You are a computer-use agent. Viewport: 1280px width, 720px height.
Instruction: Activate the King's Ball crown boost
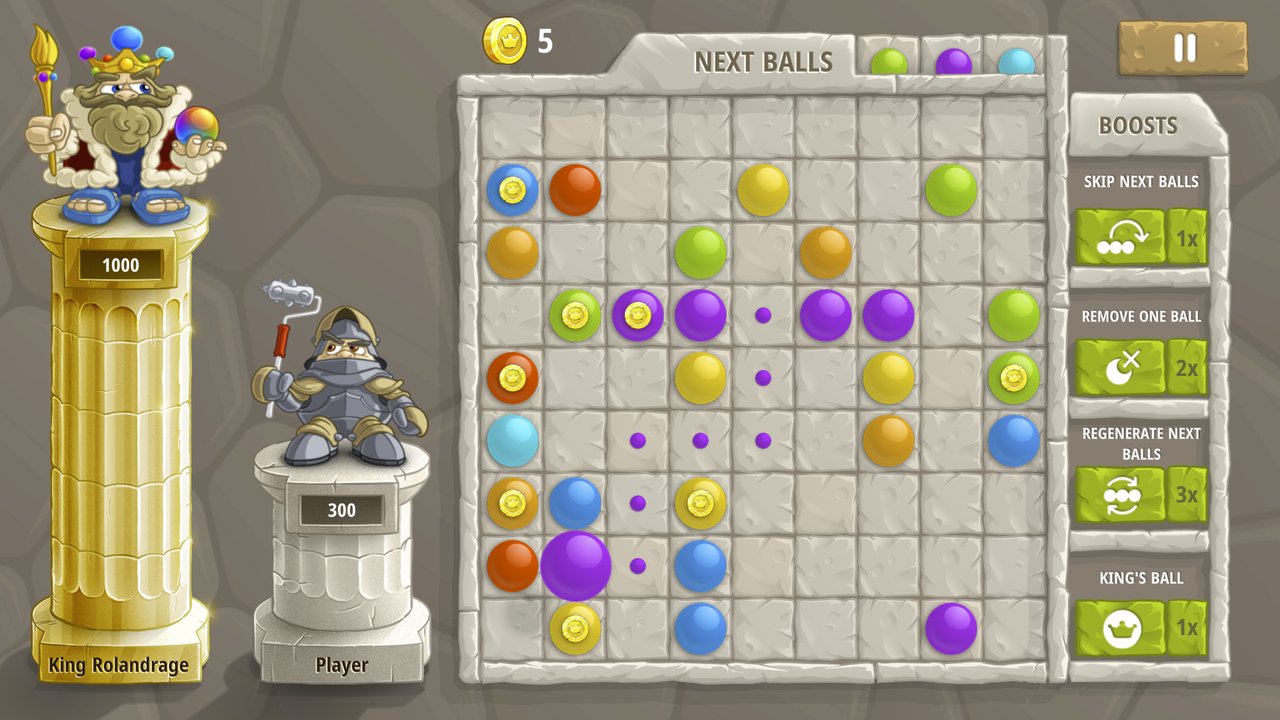click(x=1121, y=628)
